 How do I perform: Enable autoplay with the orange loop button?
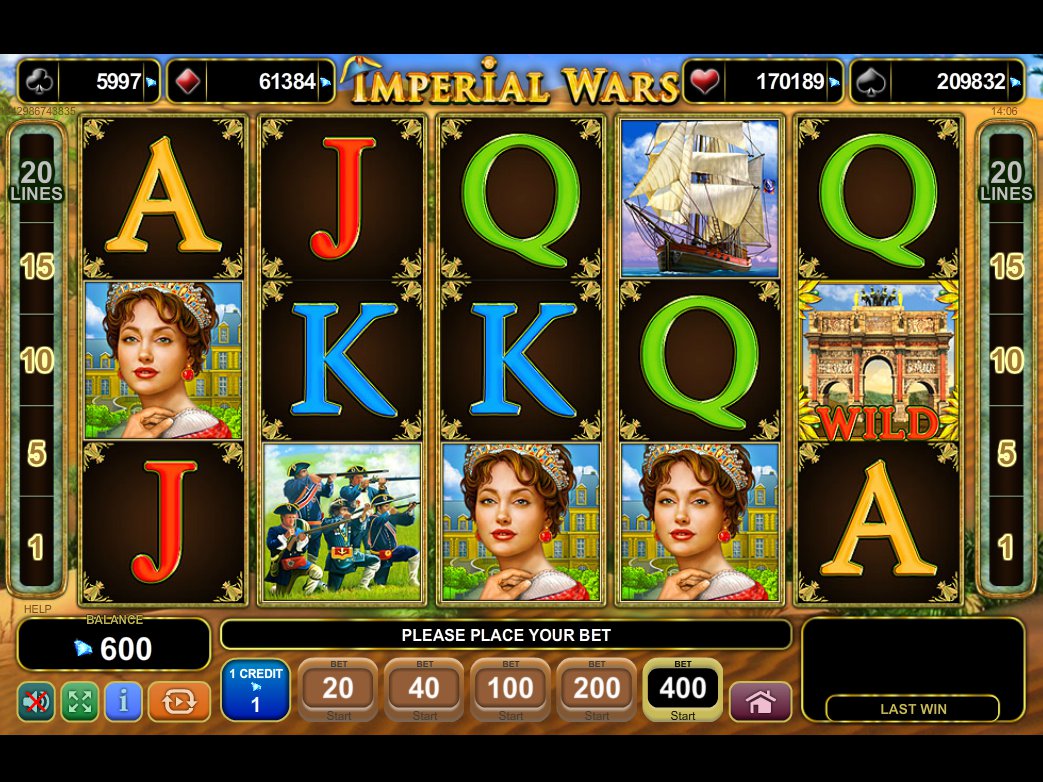pyautogui.click(x=179, y=702)
